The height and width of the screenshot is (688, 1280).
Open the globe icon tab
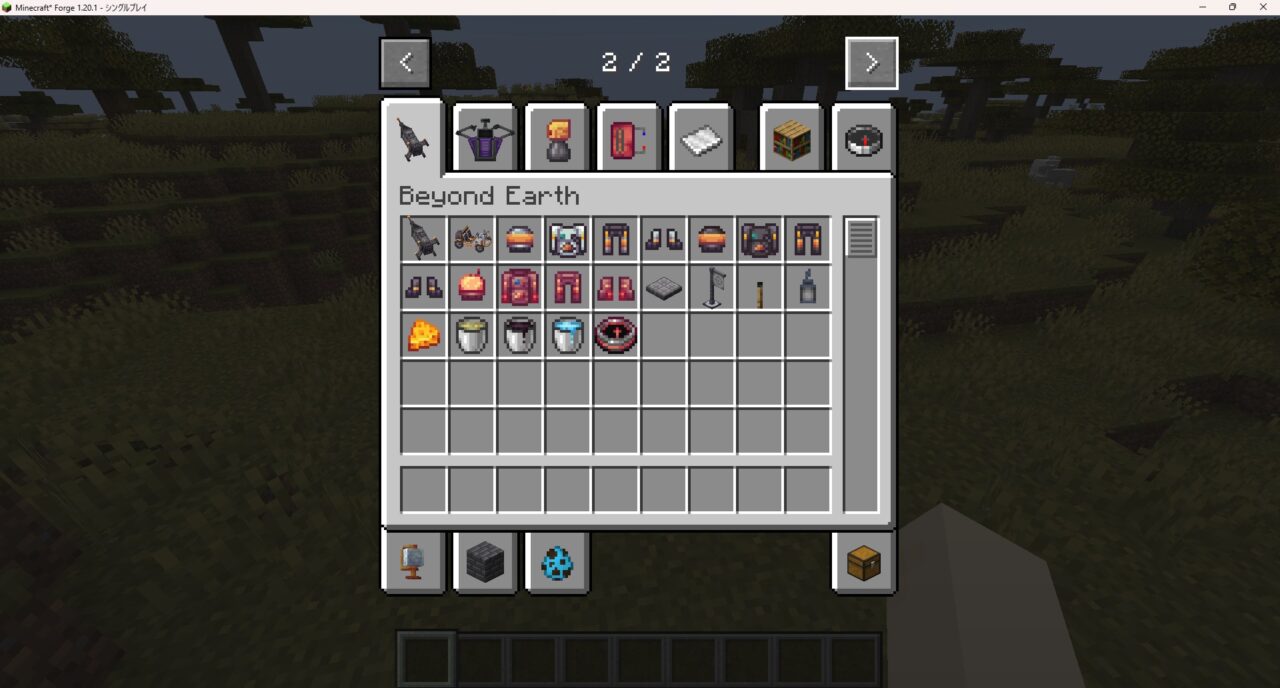tap(414, 562)
